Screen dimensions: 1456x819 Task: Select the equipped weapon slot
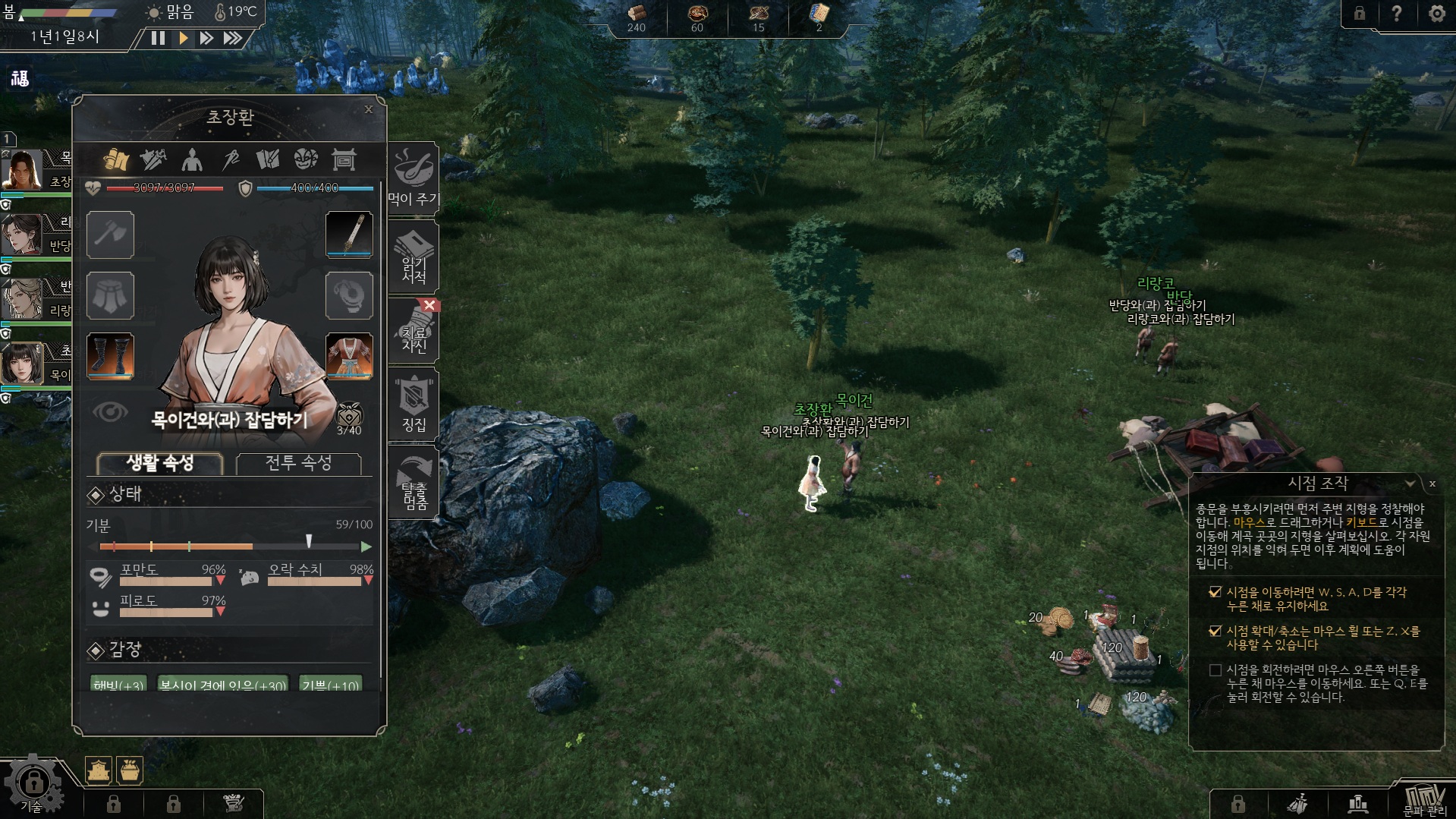[349, 235]
